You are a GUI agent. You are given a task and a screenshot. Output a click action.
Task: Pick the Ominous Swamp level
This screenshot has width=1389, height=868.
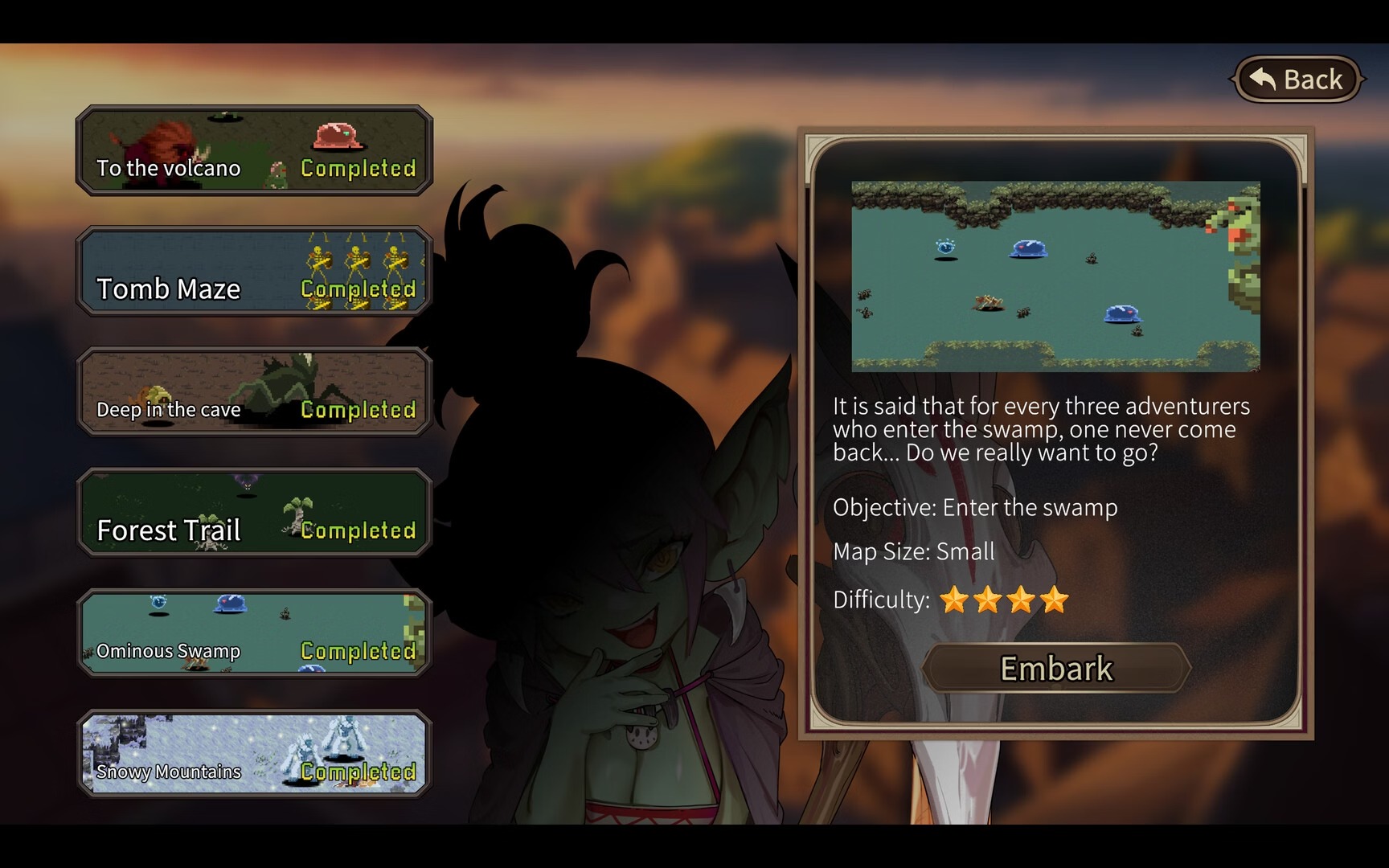pos(254,633)
